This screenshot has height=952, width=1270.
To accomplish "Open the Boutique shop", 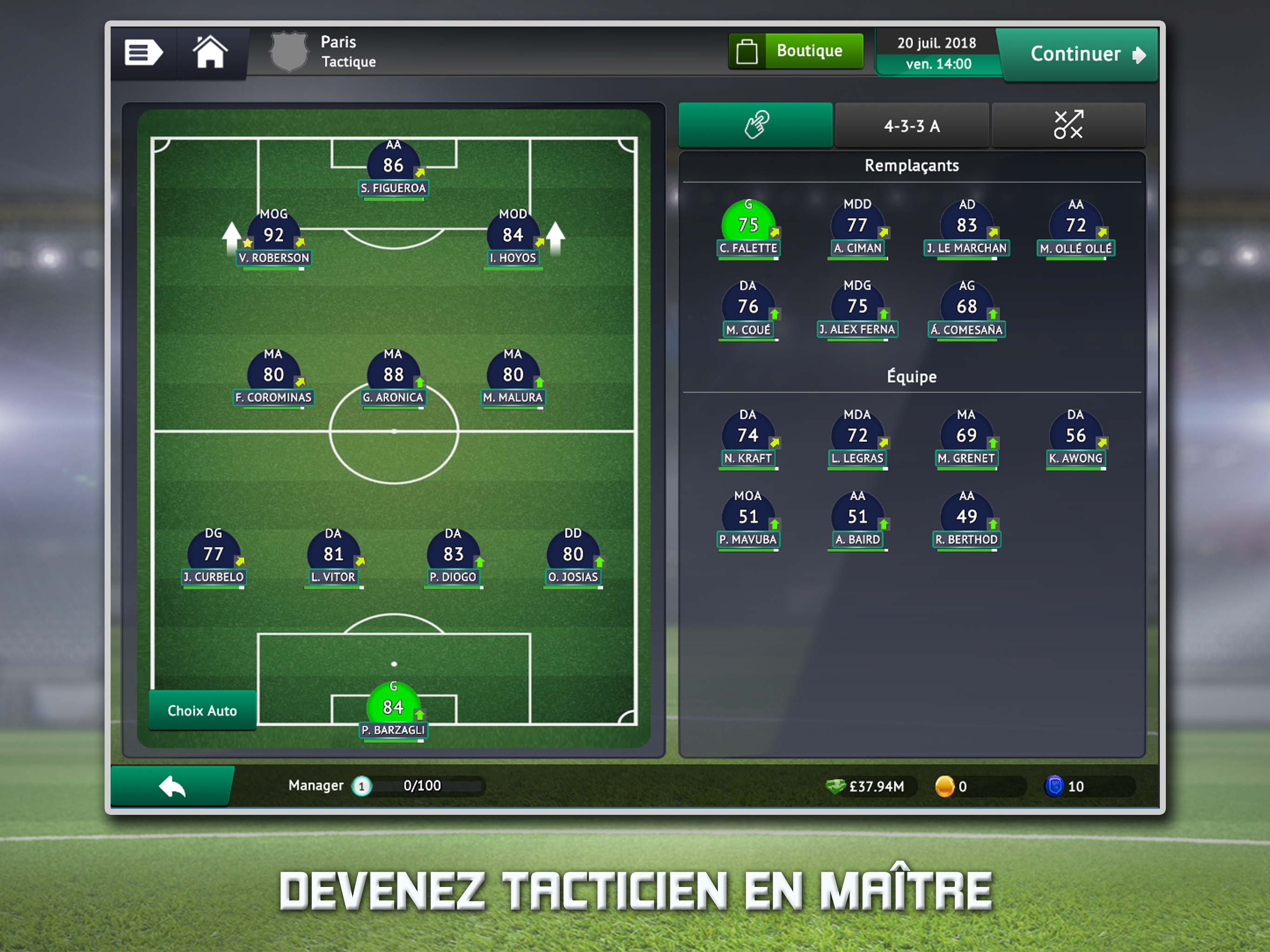I will (796, 51).
